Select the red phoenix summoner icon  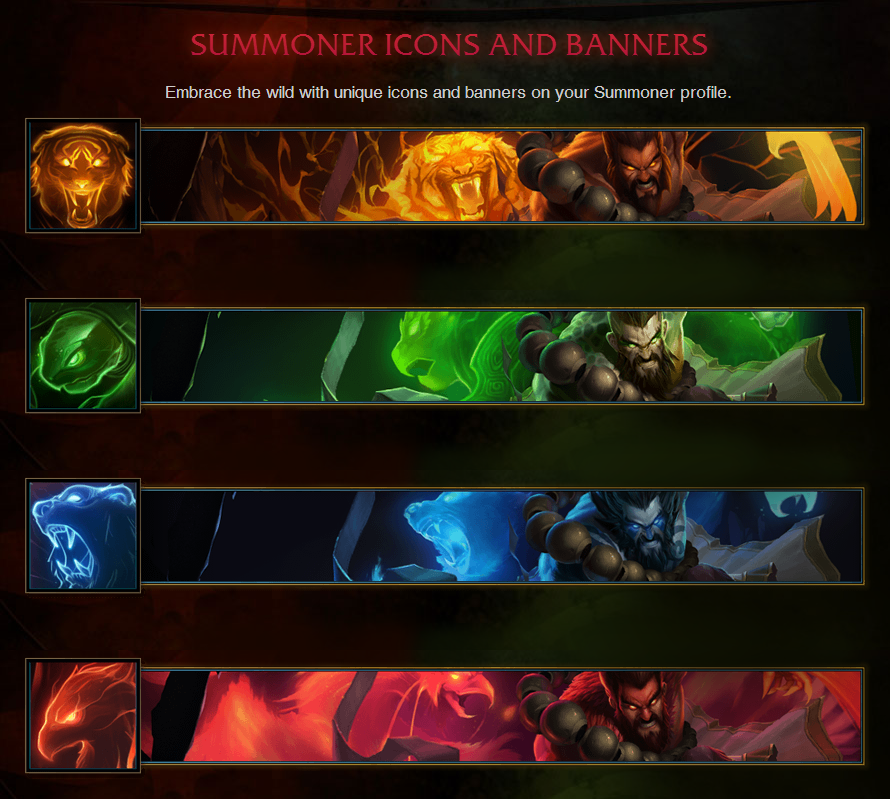pyautogui.click(x=83, y=716)
